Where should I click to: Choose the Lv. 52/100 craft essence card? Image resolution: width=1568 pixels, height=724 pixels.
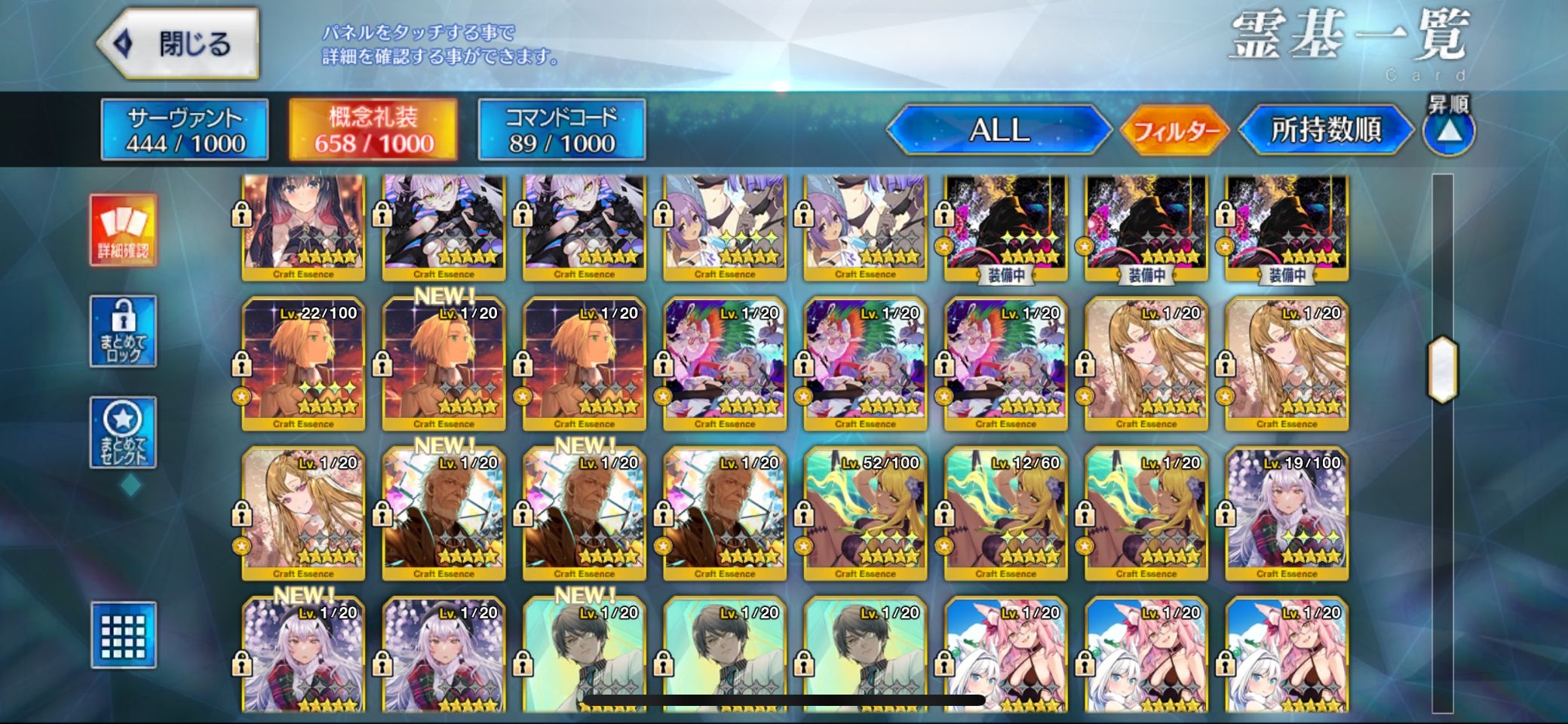(x=865, y=514)
